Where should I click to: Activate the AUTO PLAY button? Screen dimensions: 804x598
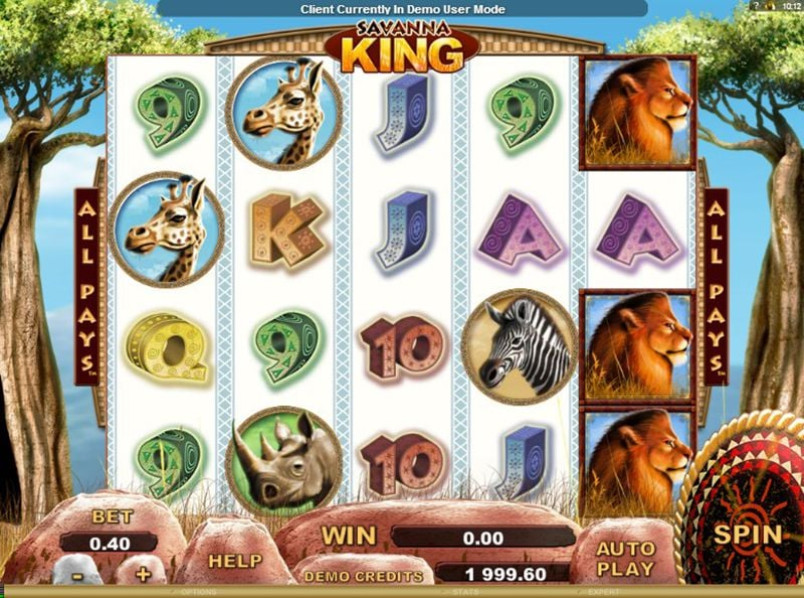click(x=625, y=558)
